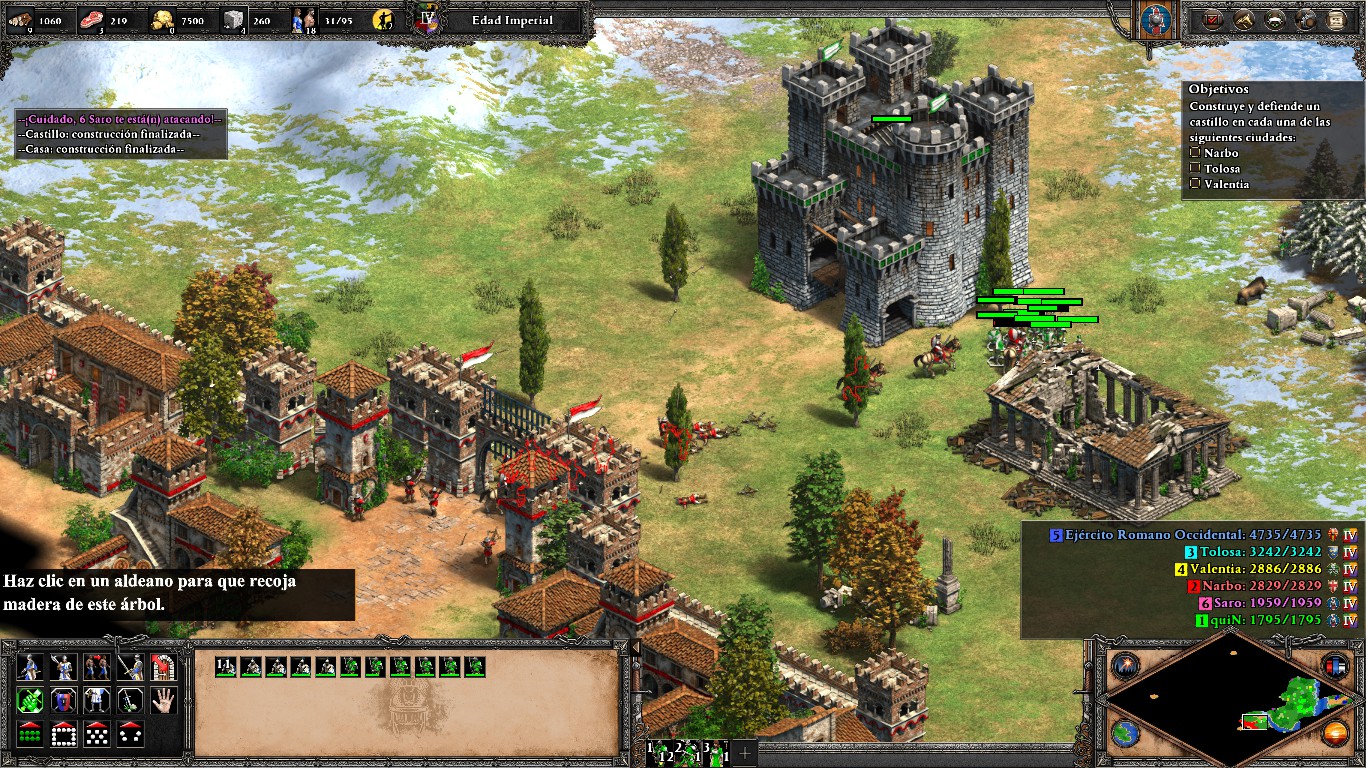Image resolution: width=1366 pixels, height=768 pixels.
Task: Select the Valentia objective checkbox
Action: (1195, 184)
